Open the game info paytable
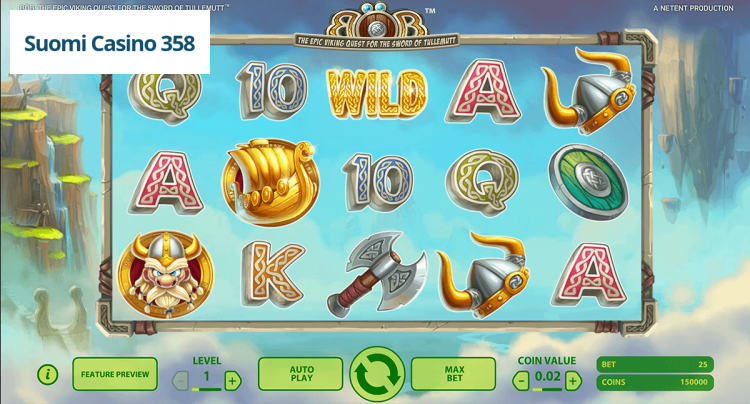The image size is (750, 404). [47, 375]
